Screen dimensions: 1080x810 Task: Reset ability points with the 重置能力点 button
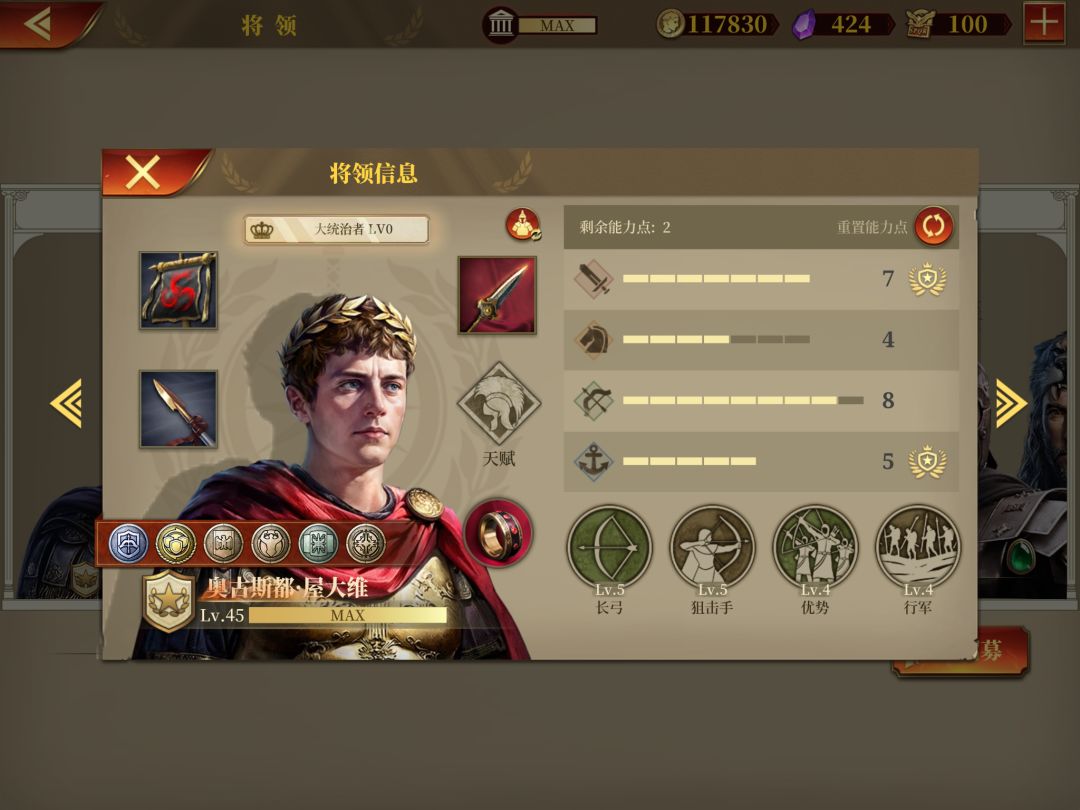click(933, 226)
